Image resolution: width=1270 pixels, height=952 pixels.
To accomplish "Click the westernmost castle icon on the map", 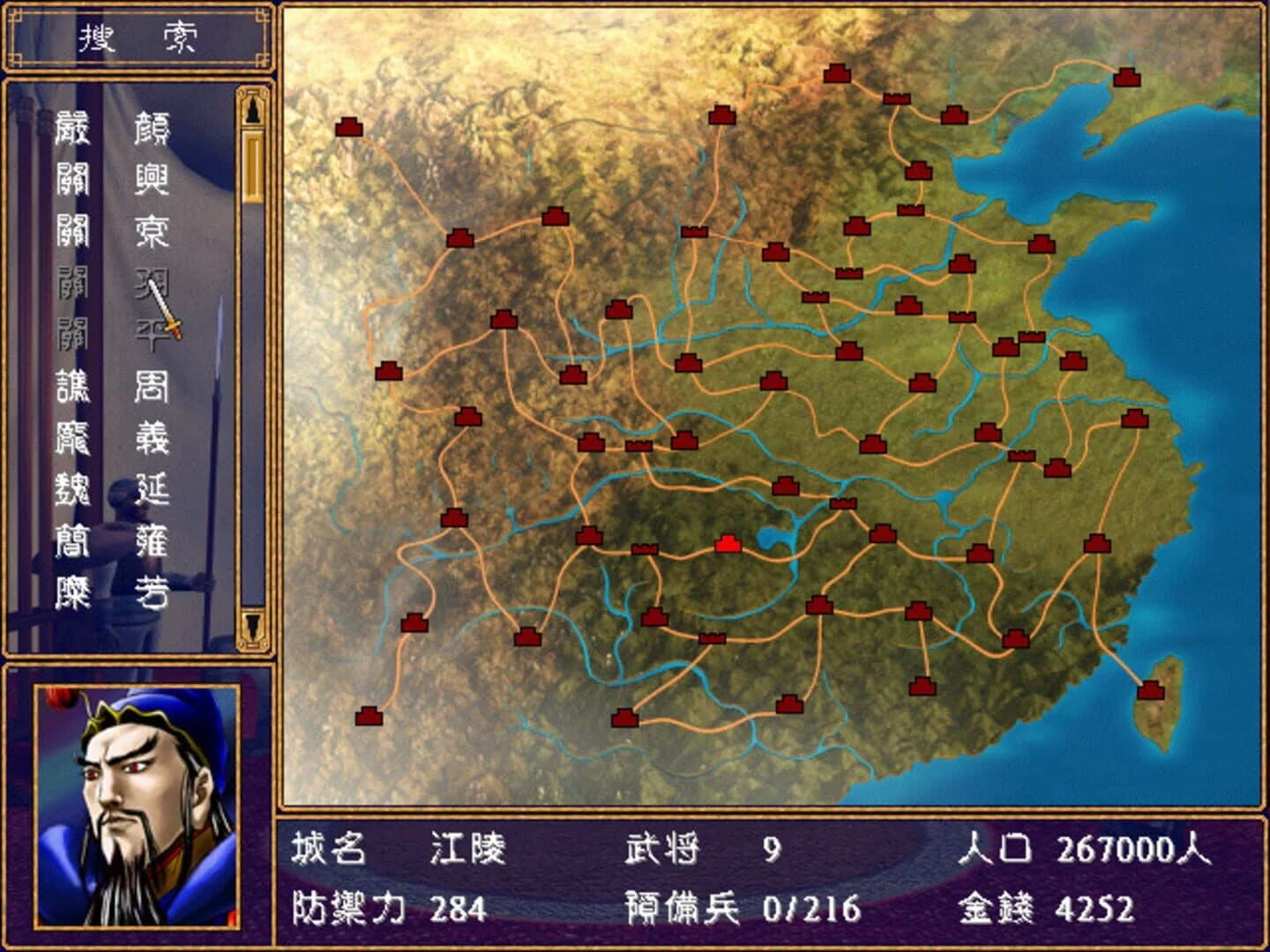I will (x=348, y=126).
